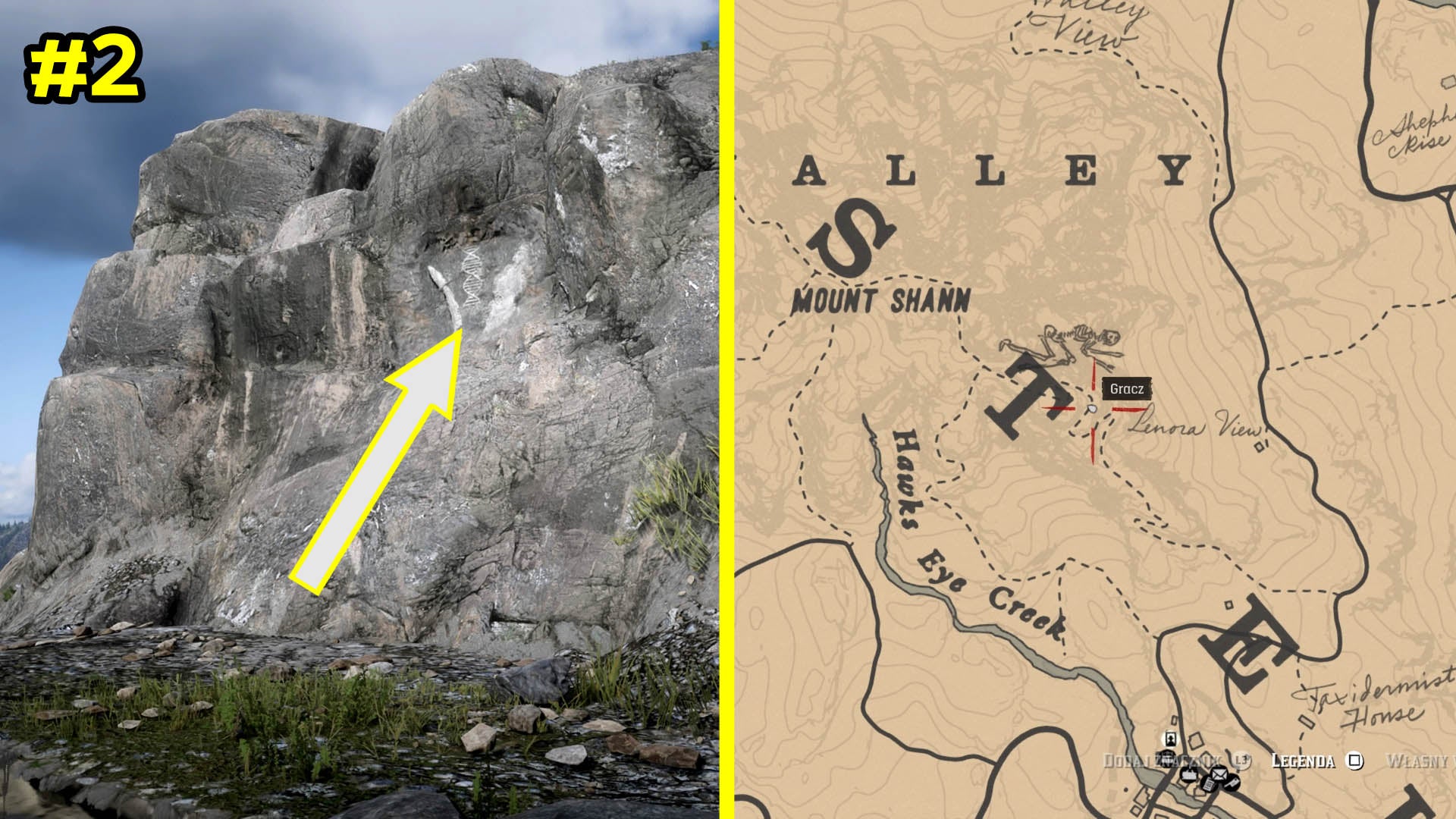Click the post office envelope icon in town
The height and width of the screenshot is (819, 1456).
pos(1219,774)
